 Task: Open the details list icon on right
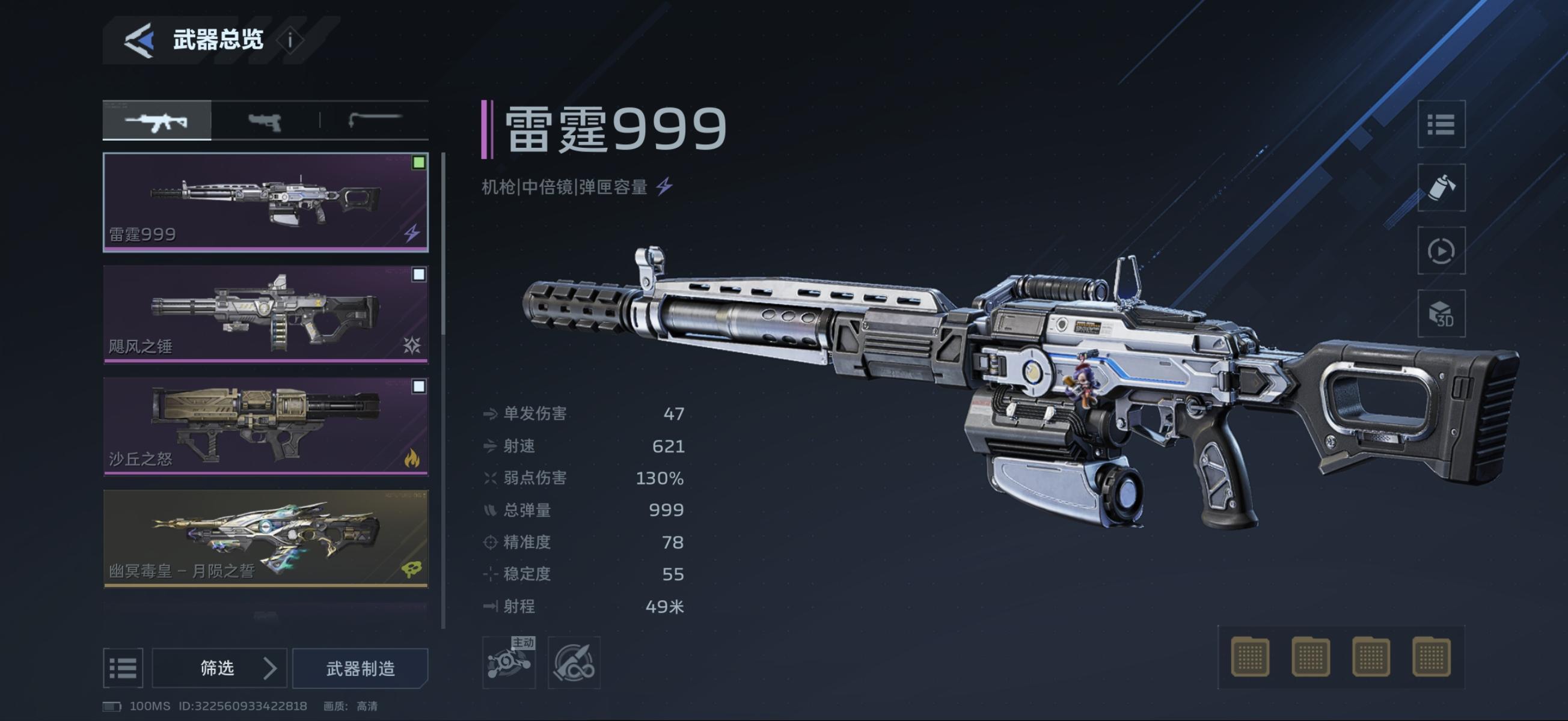(x=1441, y=125)
